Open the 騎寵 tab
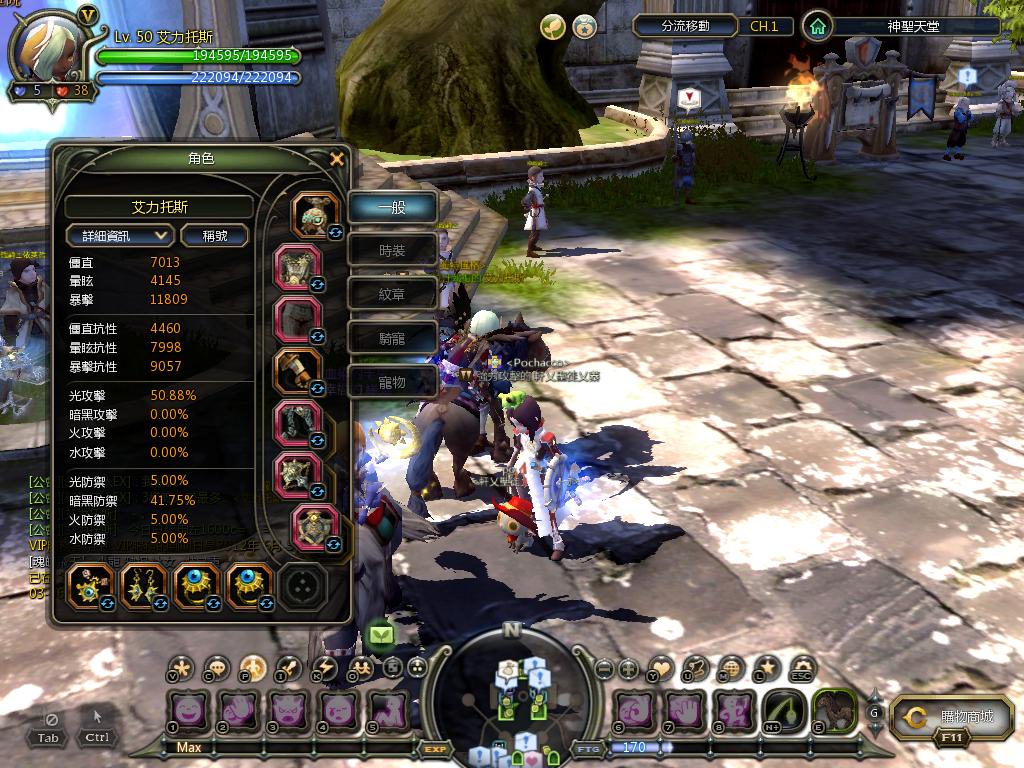 coord(392,338)
